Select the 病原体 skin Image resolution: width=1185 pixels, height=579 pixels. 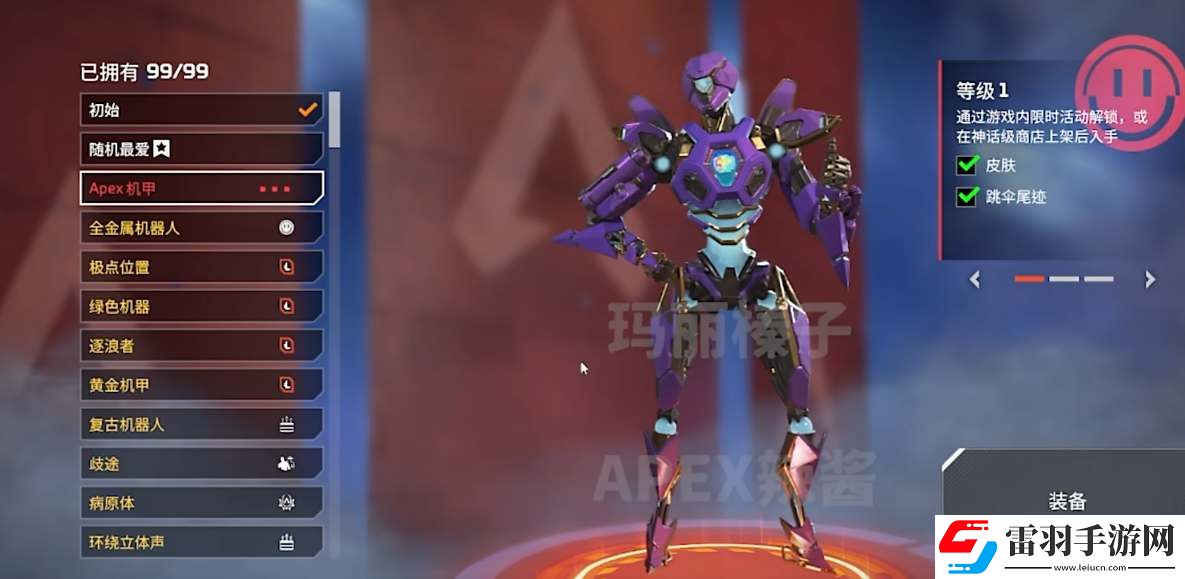click(200, 502)
